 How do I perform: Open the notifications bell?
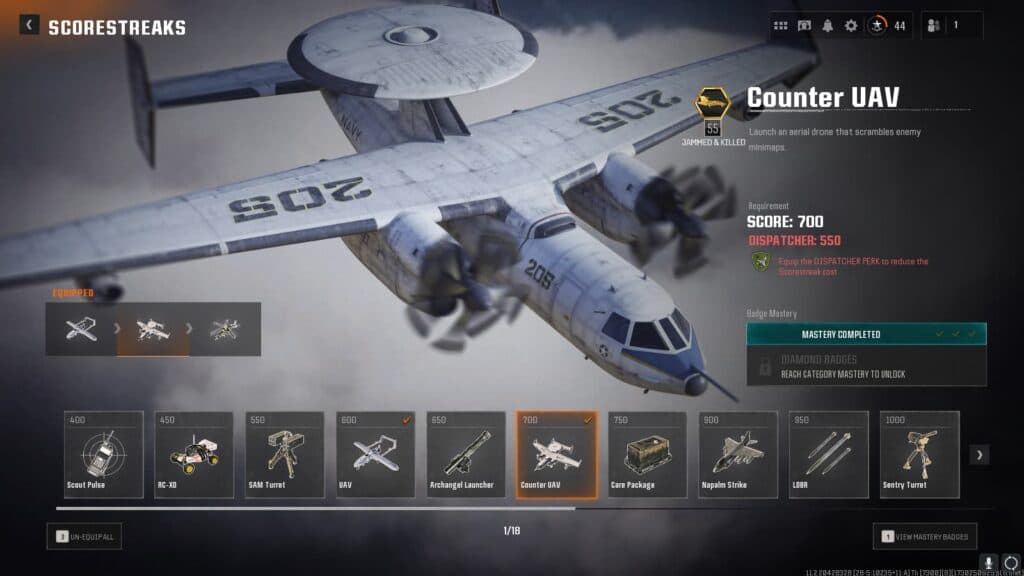click(x=828, y=26)
